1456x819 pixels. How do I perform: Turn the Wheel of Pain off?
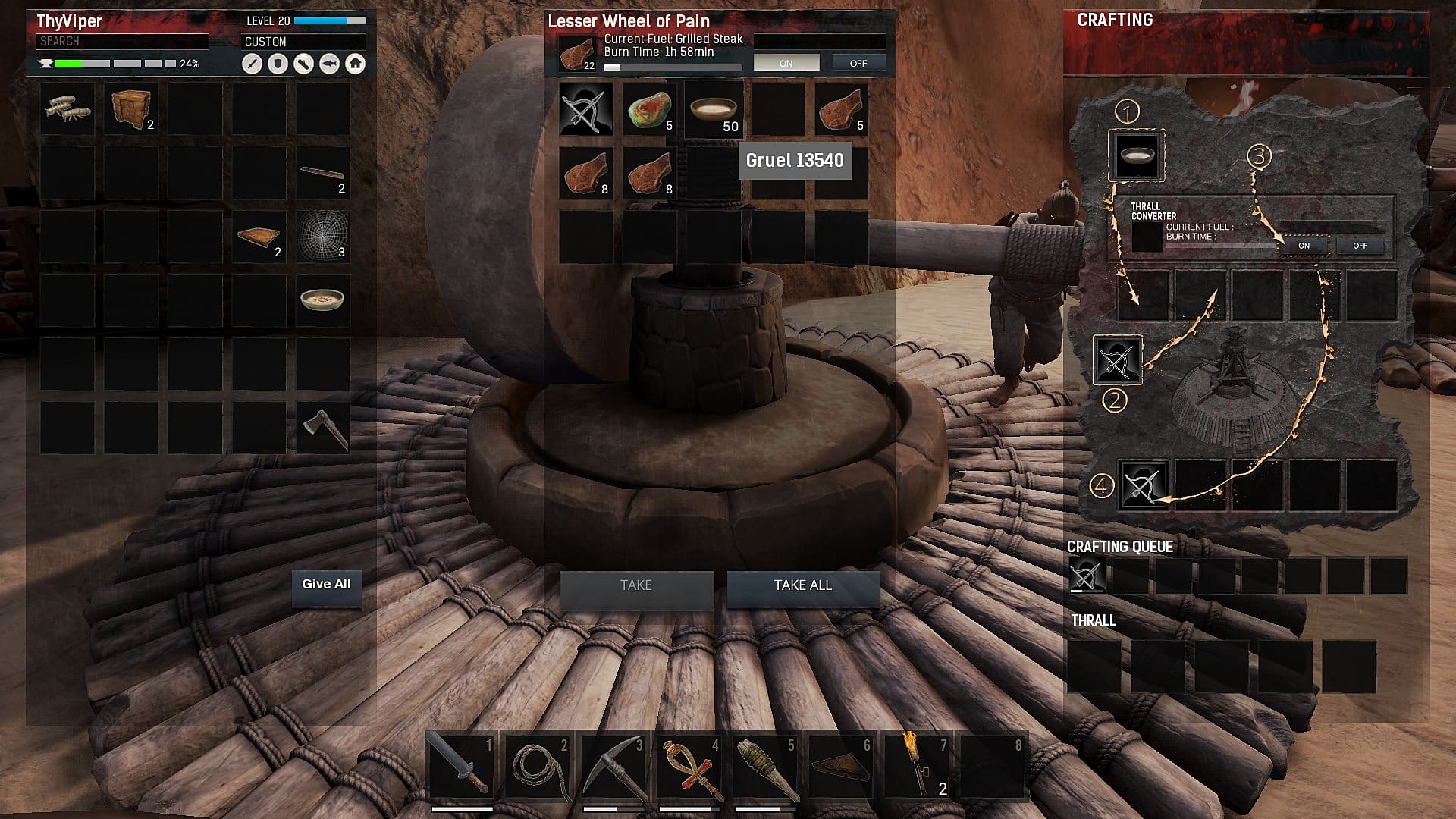(x=858, y=64)
